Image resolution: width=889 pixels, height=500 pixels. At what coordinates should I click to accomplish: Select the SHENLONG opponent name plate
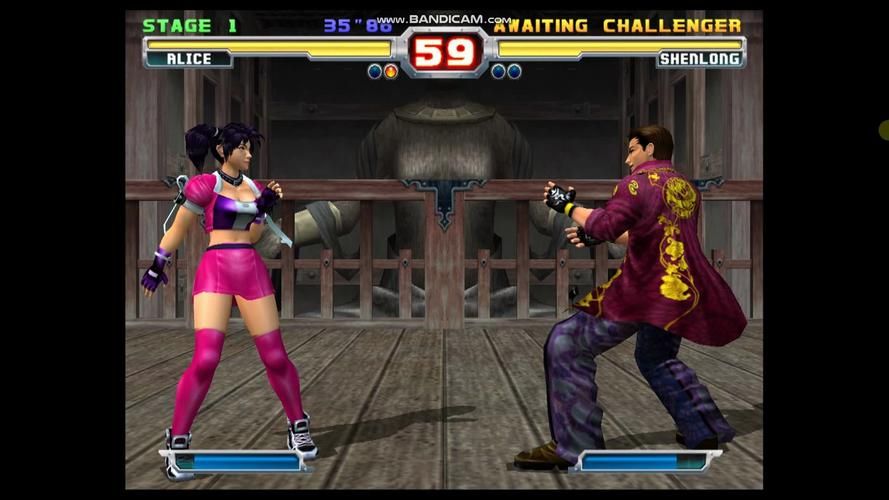pos(700,59)
